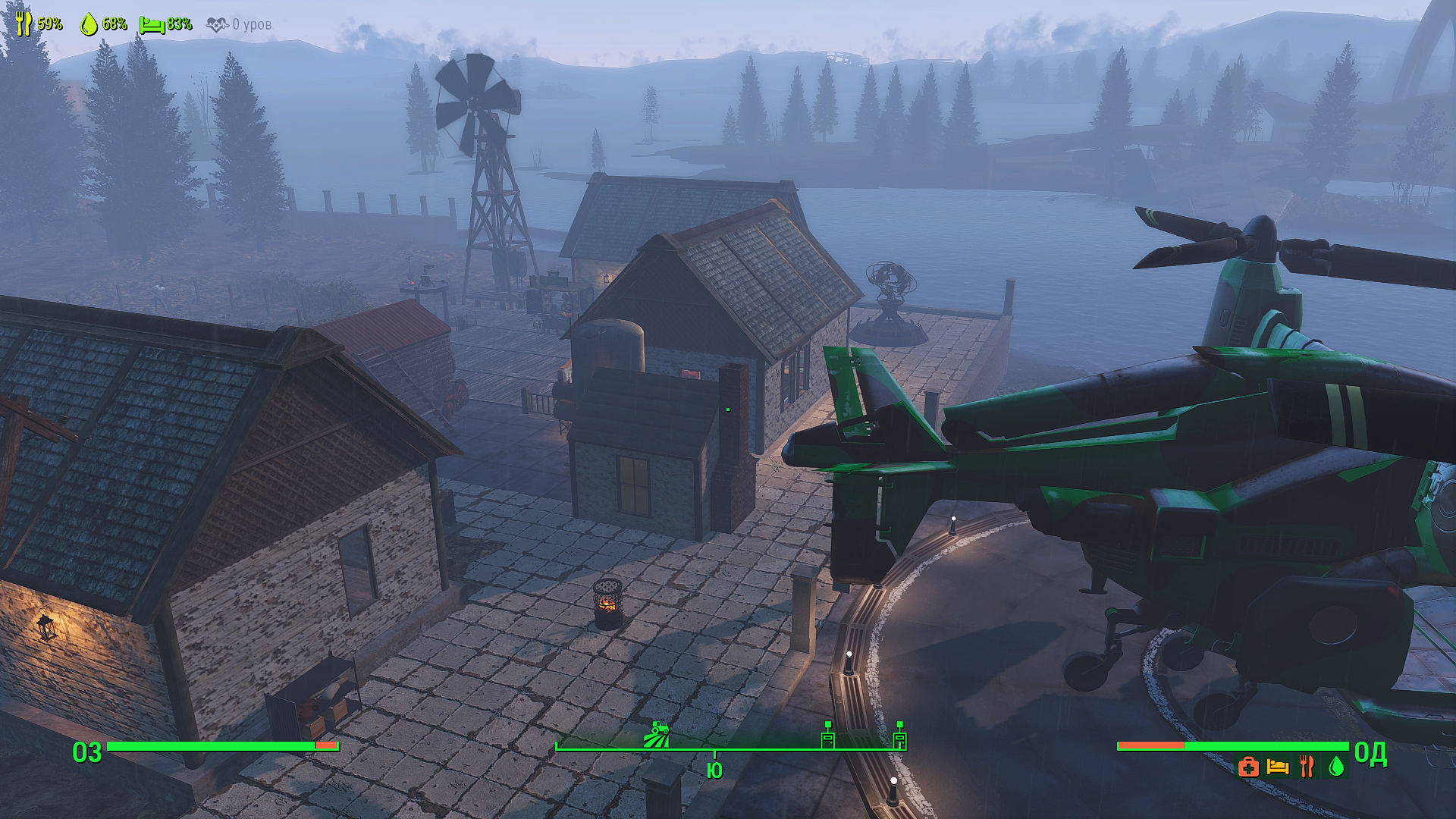Click the orange fork-and-knife icon under the ОД bar

[x=1307, y=767]
